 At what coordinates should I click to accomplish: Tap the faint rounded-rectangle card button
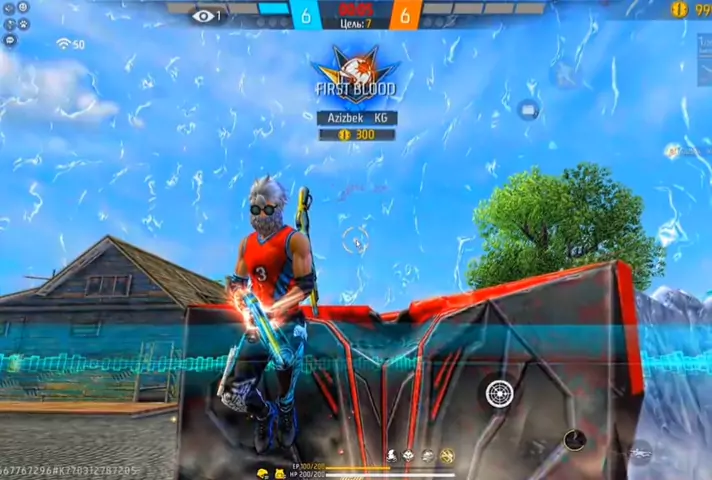pyautogui.click(x=528, y=110)
